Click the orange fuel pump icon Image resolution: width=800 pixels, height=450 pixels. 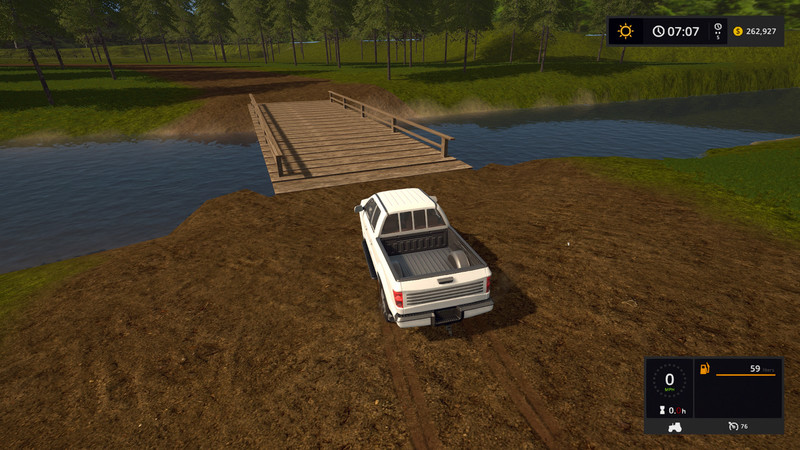pos(705,370)
